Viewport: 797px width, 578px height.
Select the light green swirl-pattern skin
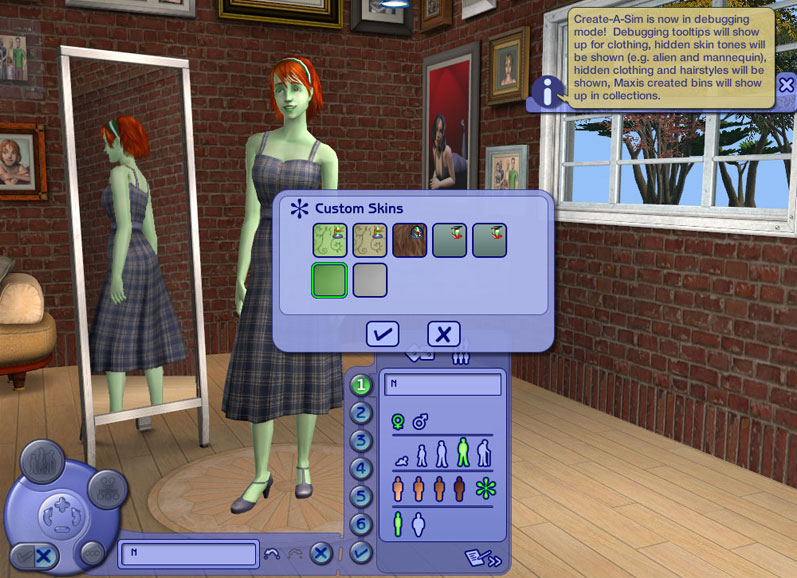coord(329,240)
